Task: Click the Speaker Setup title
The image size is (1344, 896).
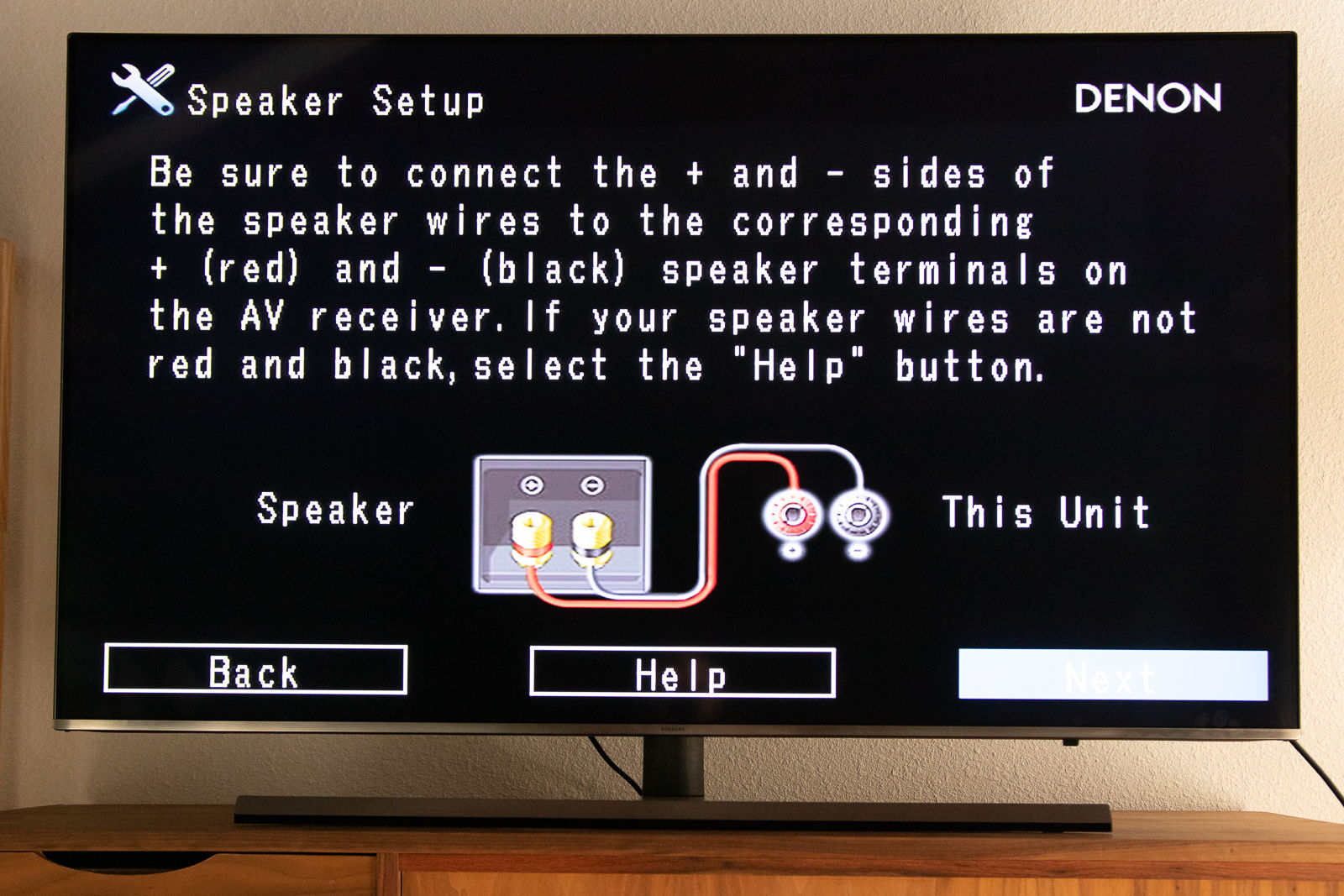Action: [336, 101]
